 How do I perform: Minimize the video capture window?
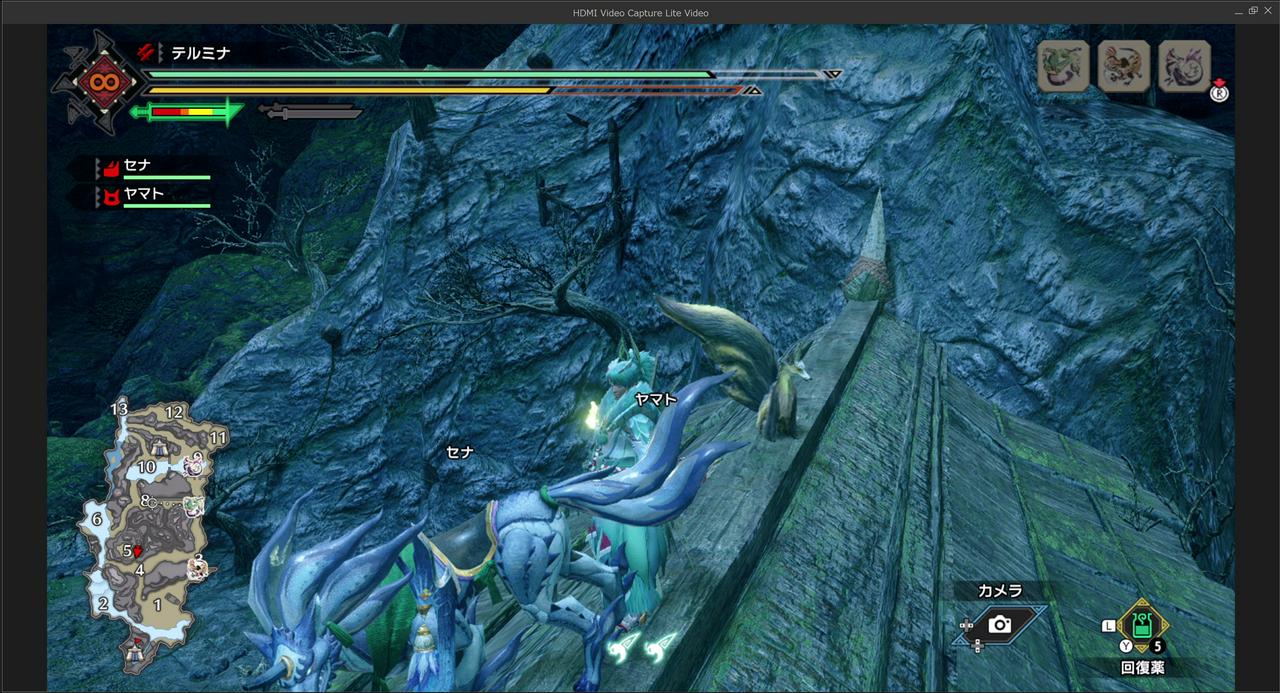[1237, 11]
